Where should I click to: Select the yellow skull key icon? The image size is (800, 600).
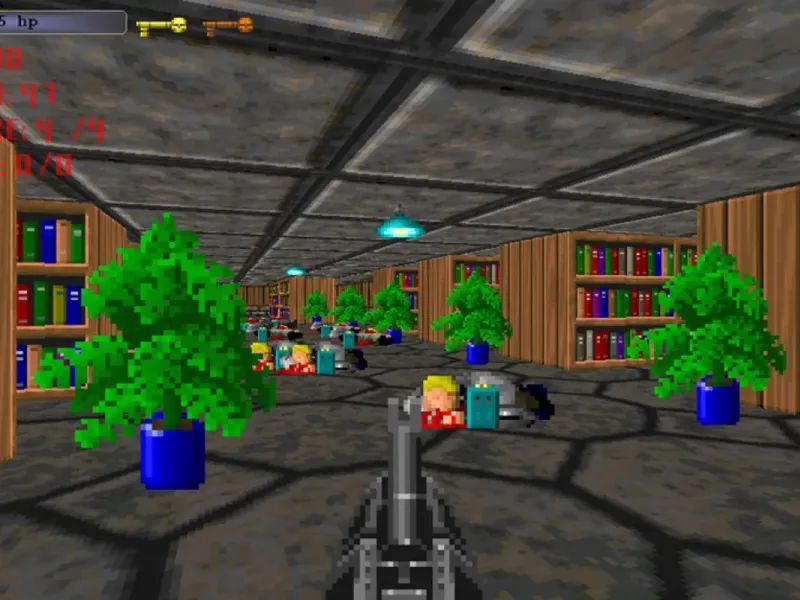click(x=162, y=26)
